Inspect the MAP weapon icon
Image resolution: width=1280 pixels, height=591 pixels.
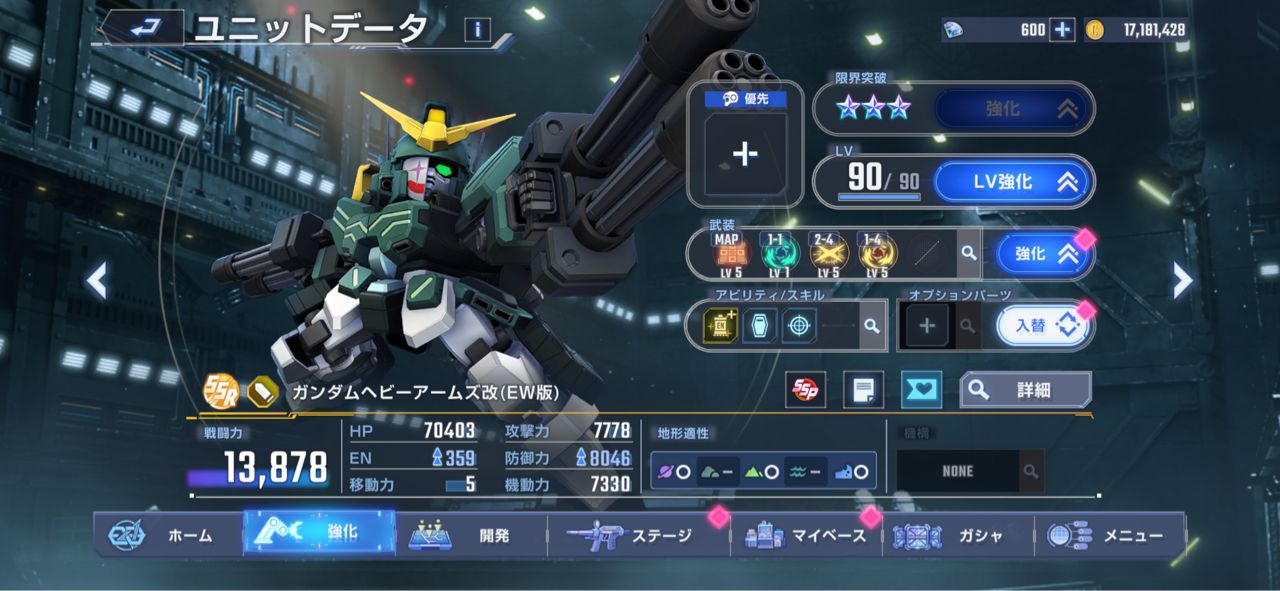727,255
